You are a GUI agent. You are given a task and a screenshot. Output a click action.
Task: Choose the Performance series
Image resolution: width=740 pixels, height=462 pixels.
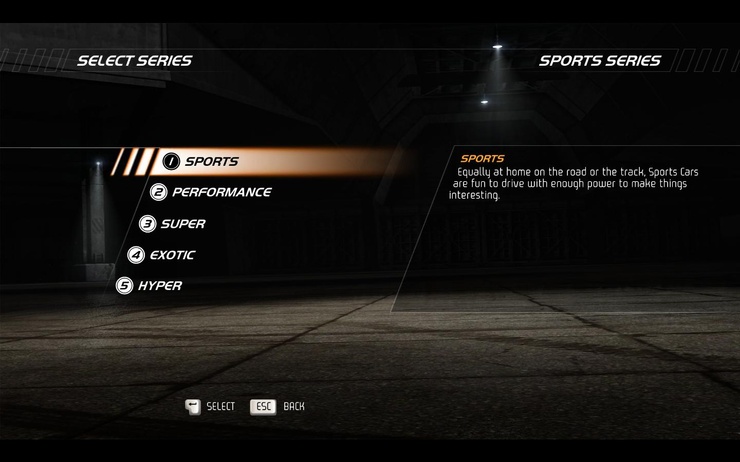click(220, 192)
